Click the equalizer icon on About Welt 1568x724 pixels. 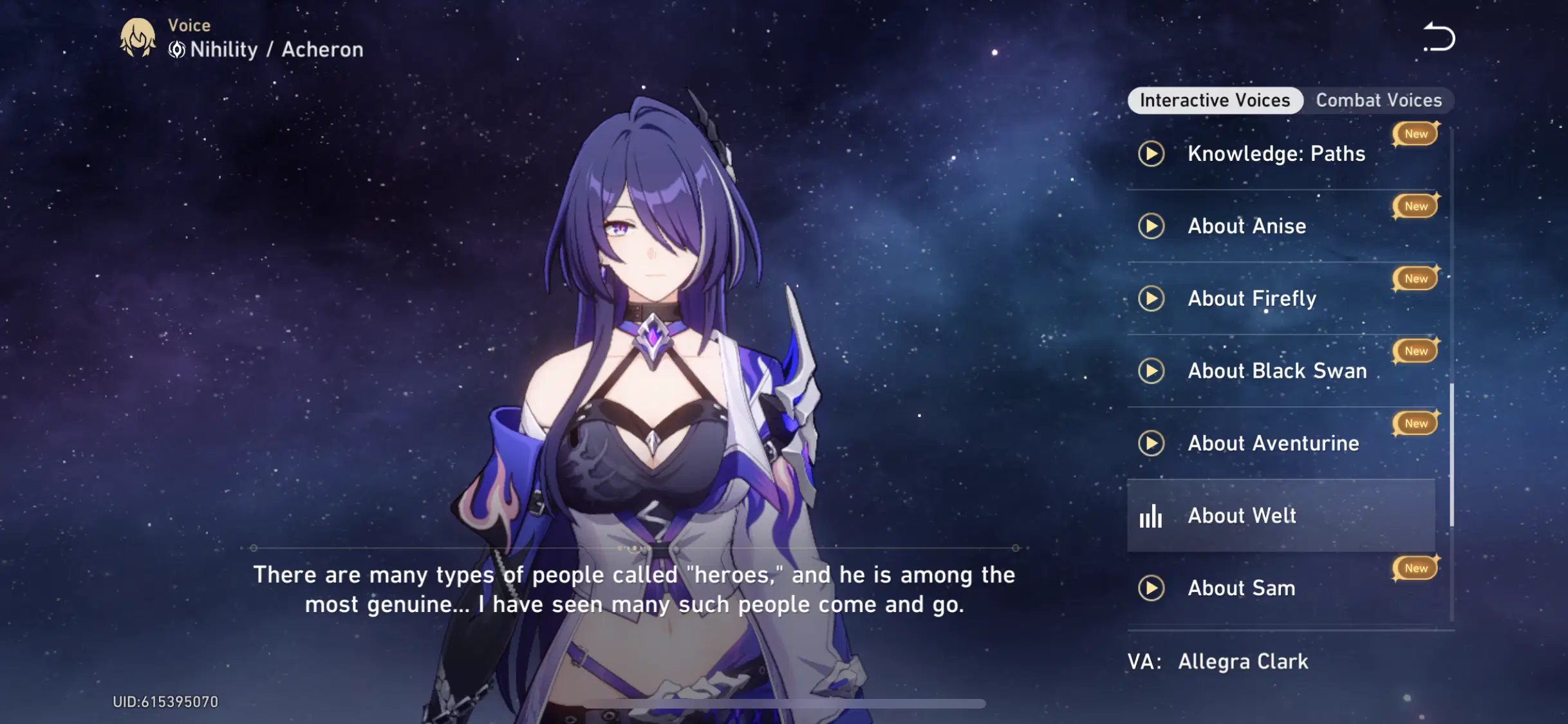point(1152,516)
